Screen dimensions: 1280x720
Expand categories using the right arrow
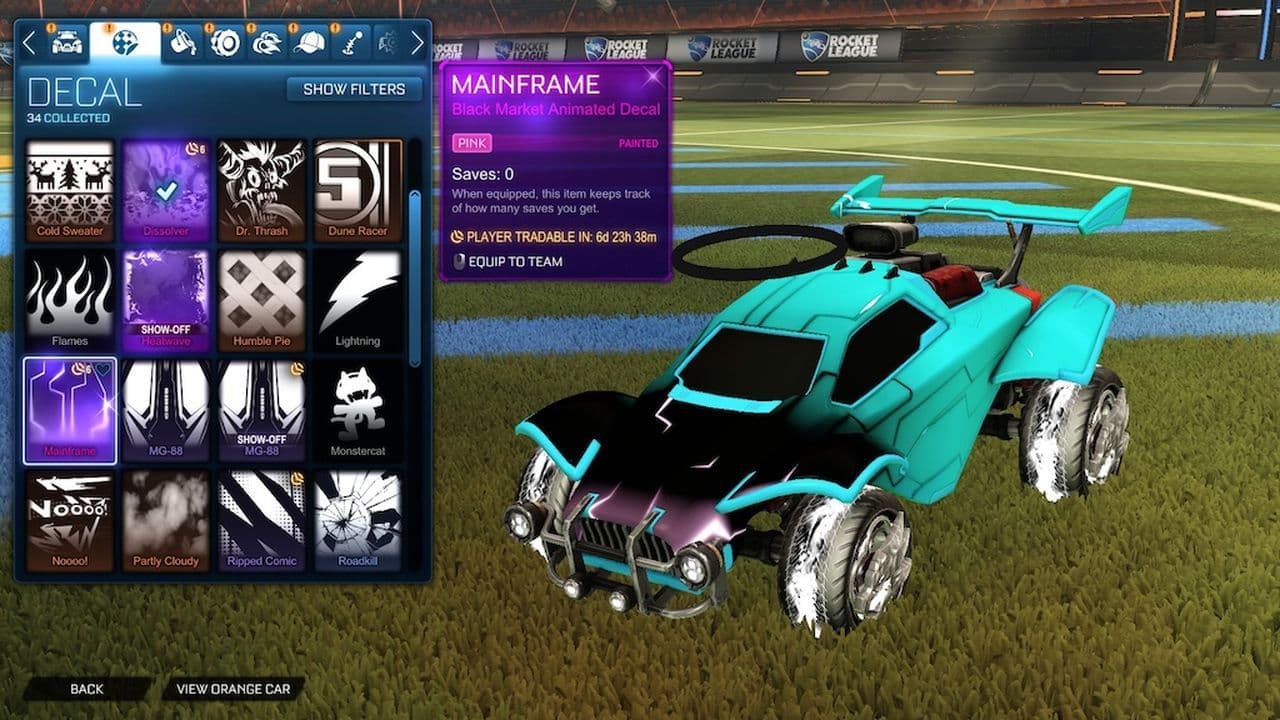[x=419, y=40]
